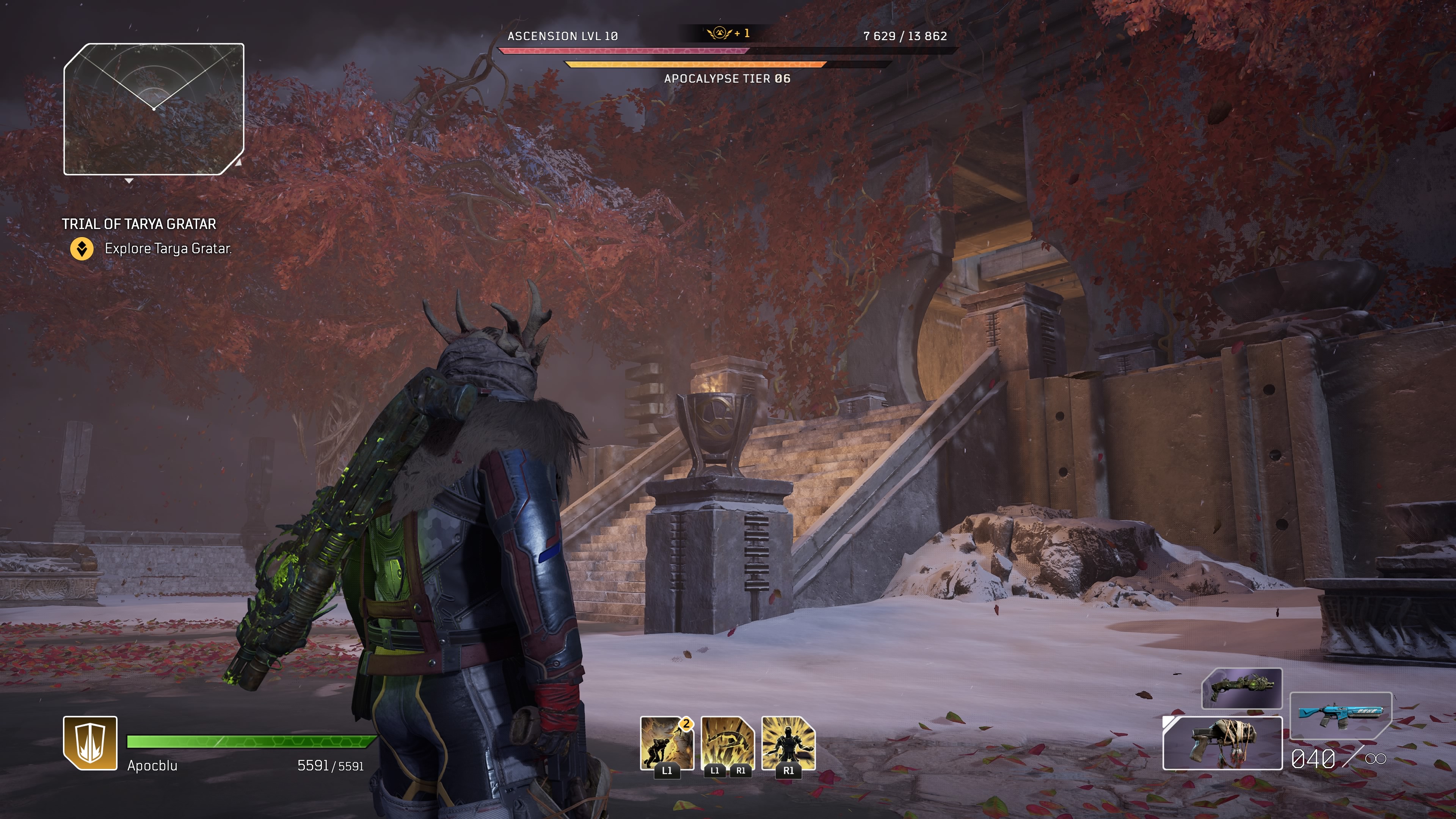The image size is (1456, 819).
Task: Select the green overgrown shotgun weapon slot
Action: click(1242, 688)
